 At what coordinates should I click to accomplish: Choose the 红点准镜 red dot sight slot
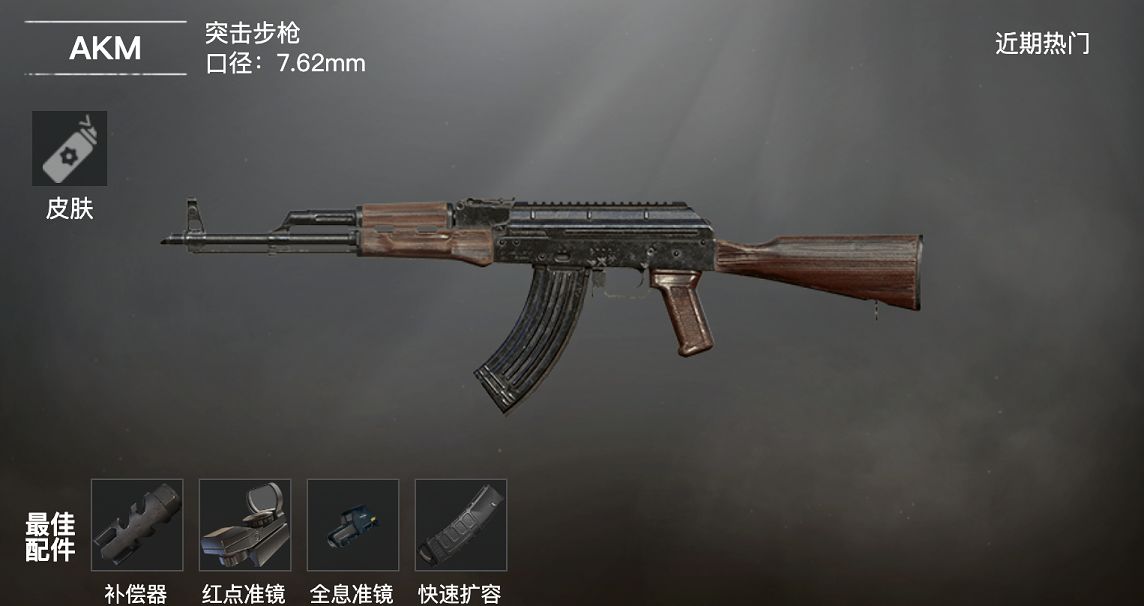(x=245, y=525)
